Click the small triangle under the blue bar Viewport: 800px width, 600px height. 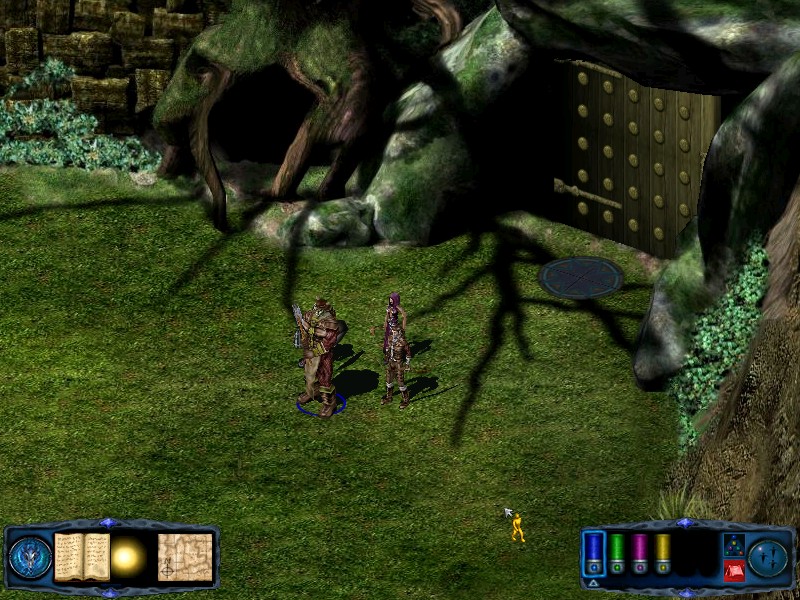pyautogui.click(x=593, y=582)
